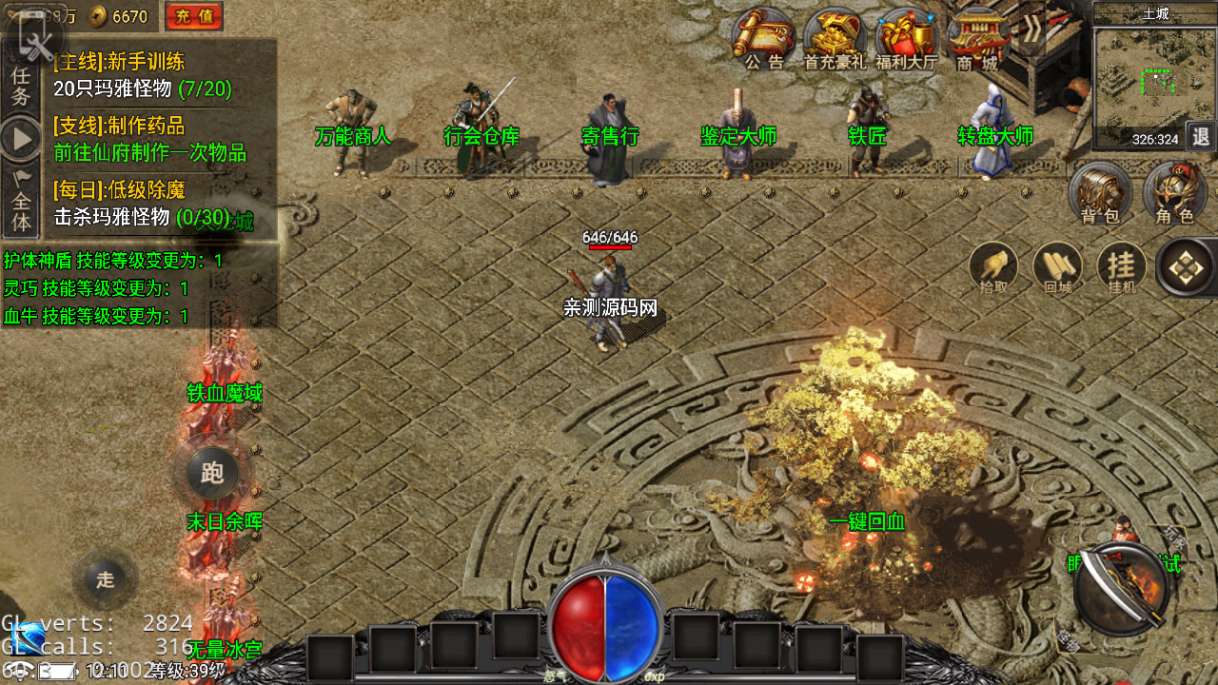
Task: Tap the red 充值 recharge button
Action: [x=194, y=16]
